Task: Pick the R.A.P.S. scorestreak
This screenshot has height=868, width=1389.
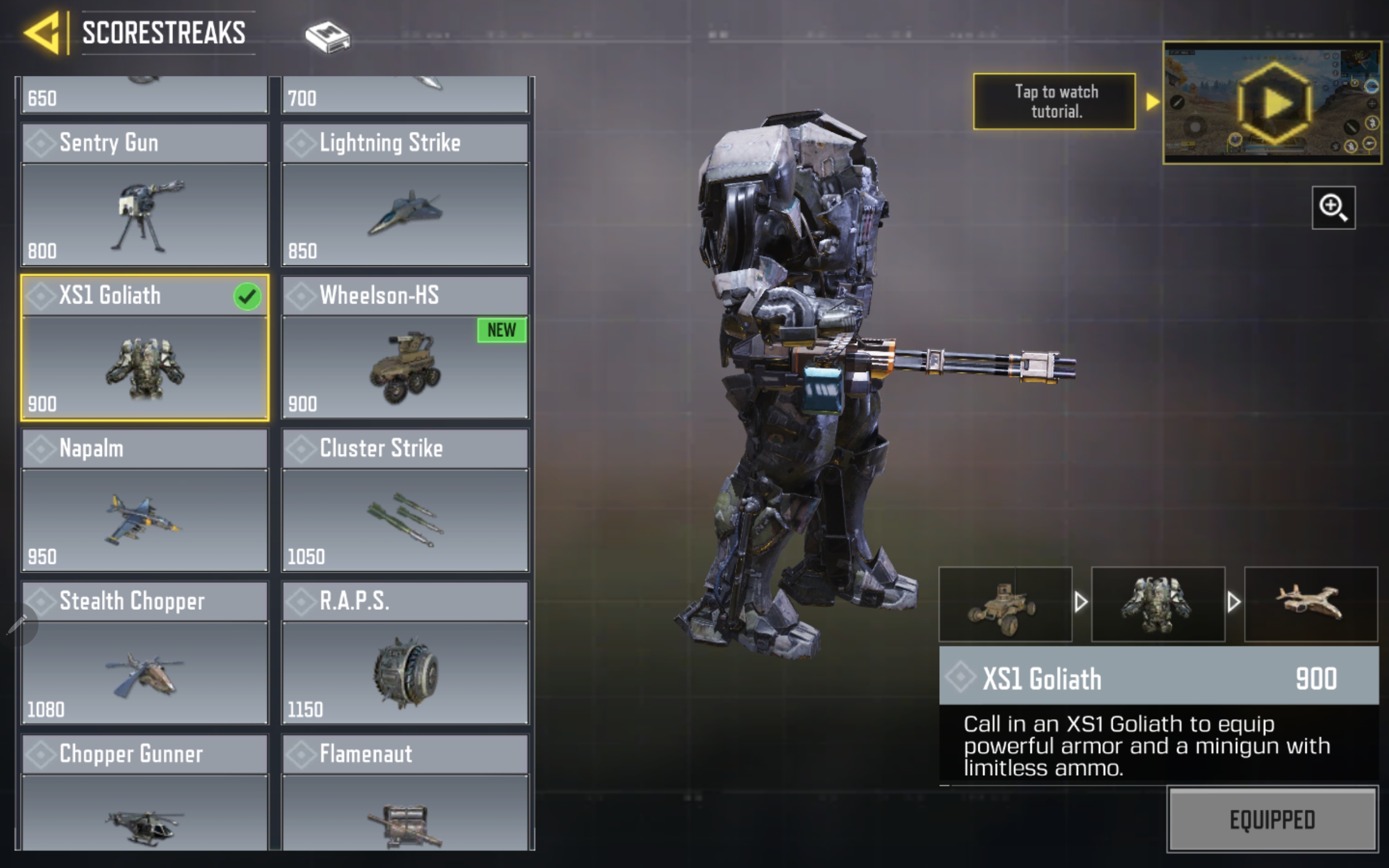Action: pyautogui.click(x=405, y=653)
